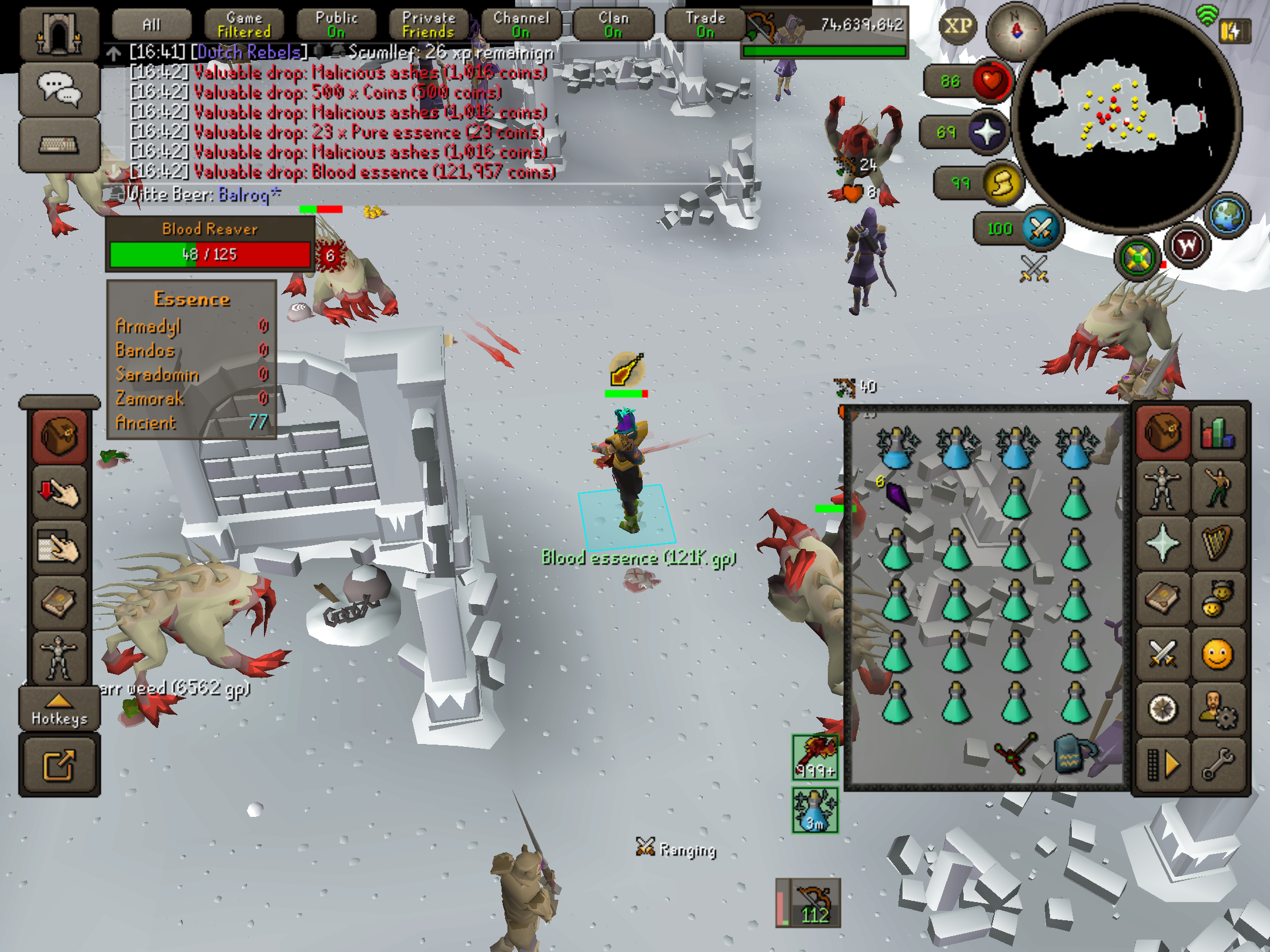The height and width of the screenshot is (952, 1270).
Task: Select the purple item stack of 6
Action: point(898,496)
